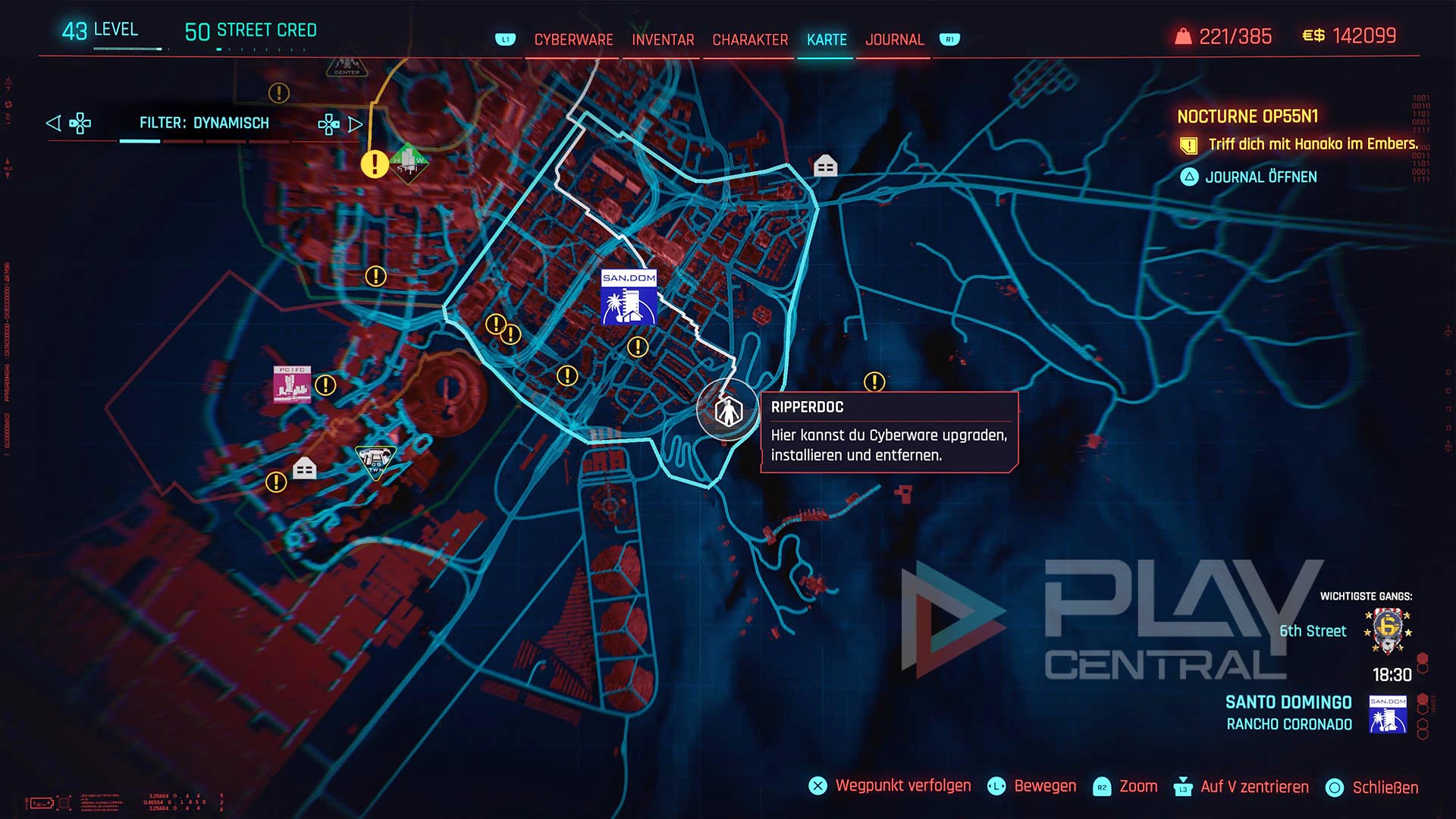1456x819 pixels.
Task: Cycle filter left with the left arrow
Action: (x=53, y=122)
